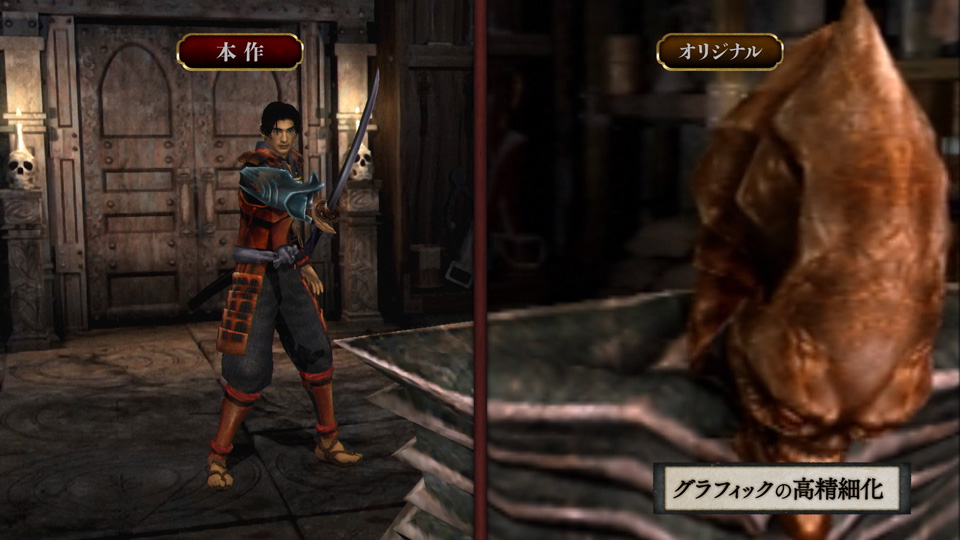Viewport: 960px width, 540px height.
Task: Select the オリジナル label badge
Action: [x=719, y=51]
